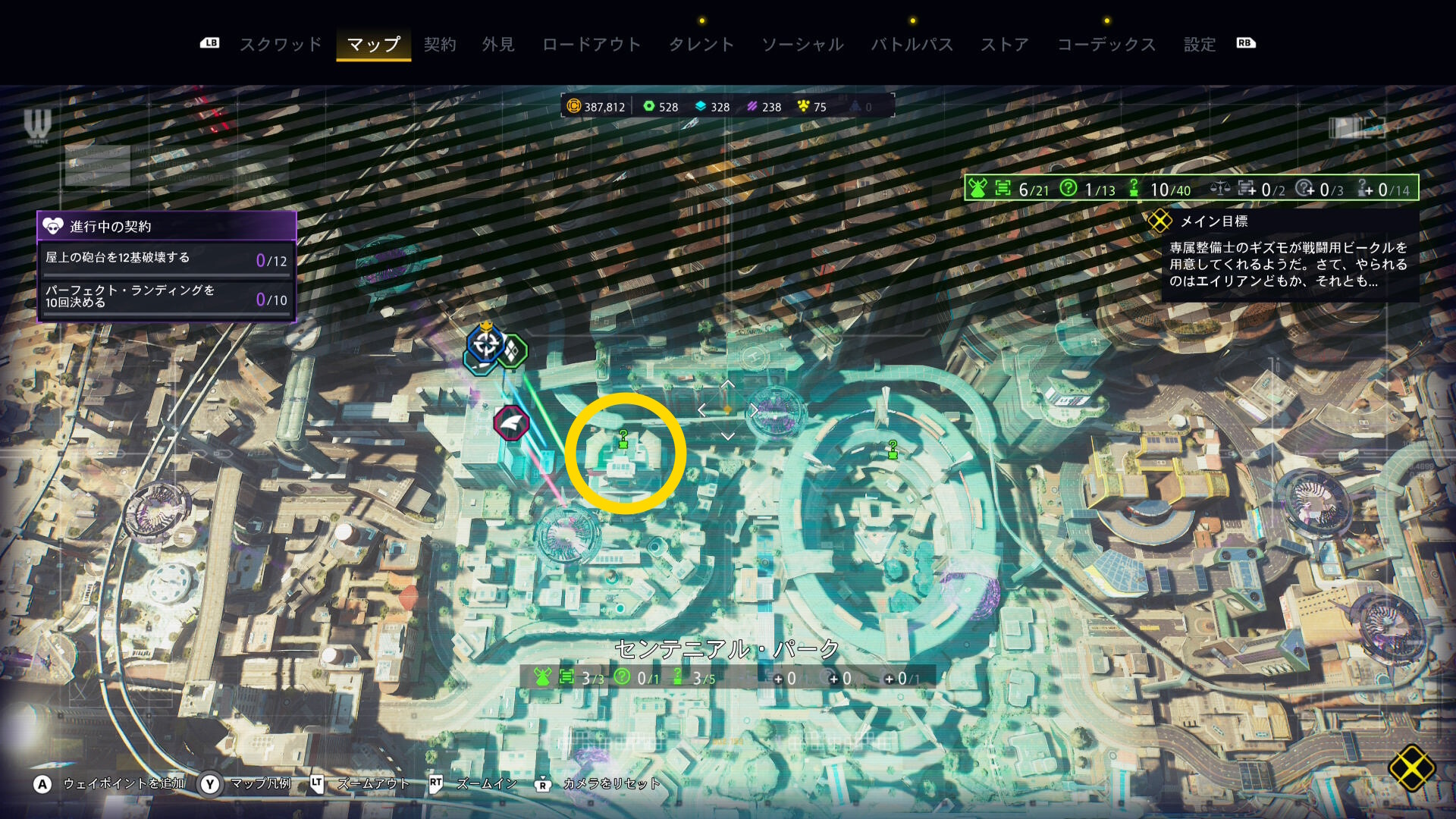This screenshot has height=819, width=1456.
Task: Show the バトルパス tab
Action: 912,45
